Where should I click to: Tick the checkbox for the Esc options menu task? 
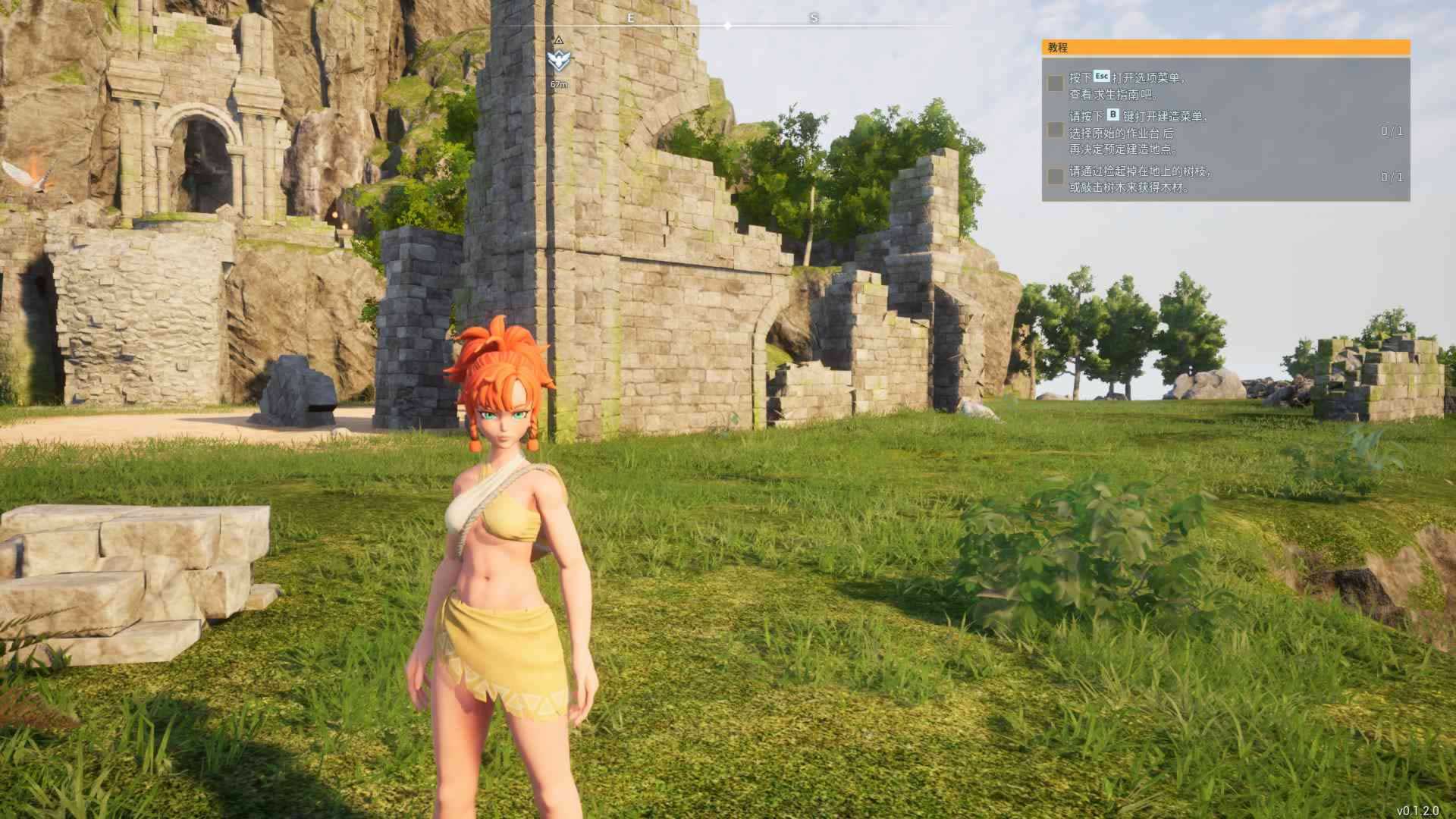click(x=1055, y=84)
